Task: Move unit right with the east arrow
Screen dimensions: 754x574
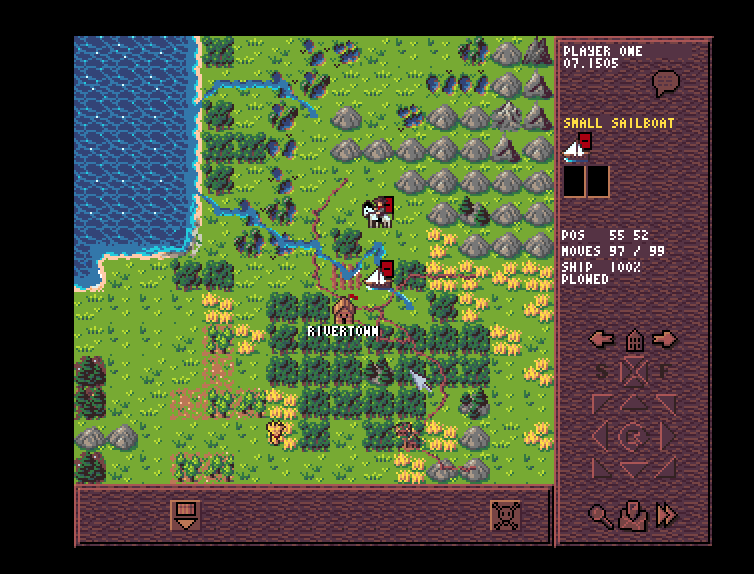Action: coord(668,436)
